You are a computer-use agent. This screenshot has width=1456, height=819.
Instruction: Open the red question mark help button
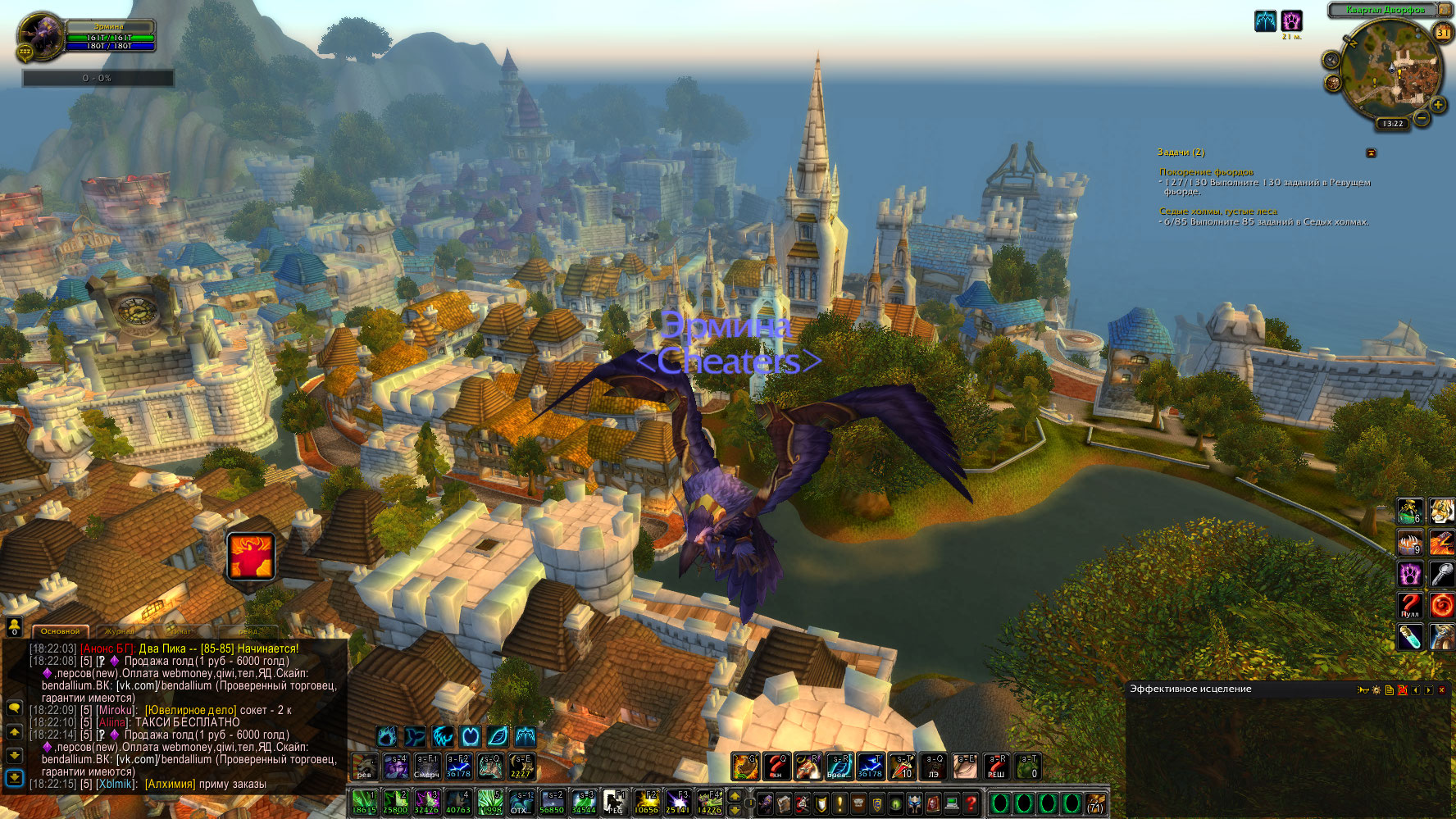971,803
